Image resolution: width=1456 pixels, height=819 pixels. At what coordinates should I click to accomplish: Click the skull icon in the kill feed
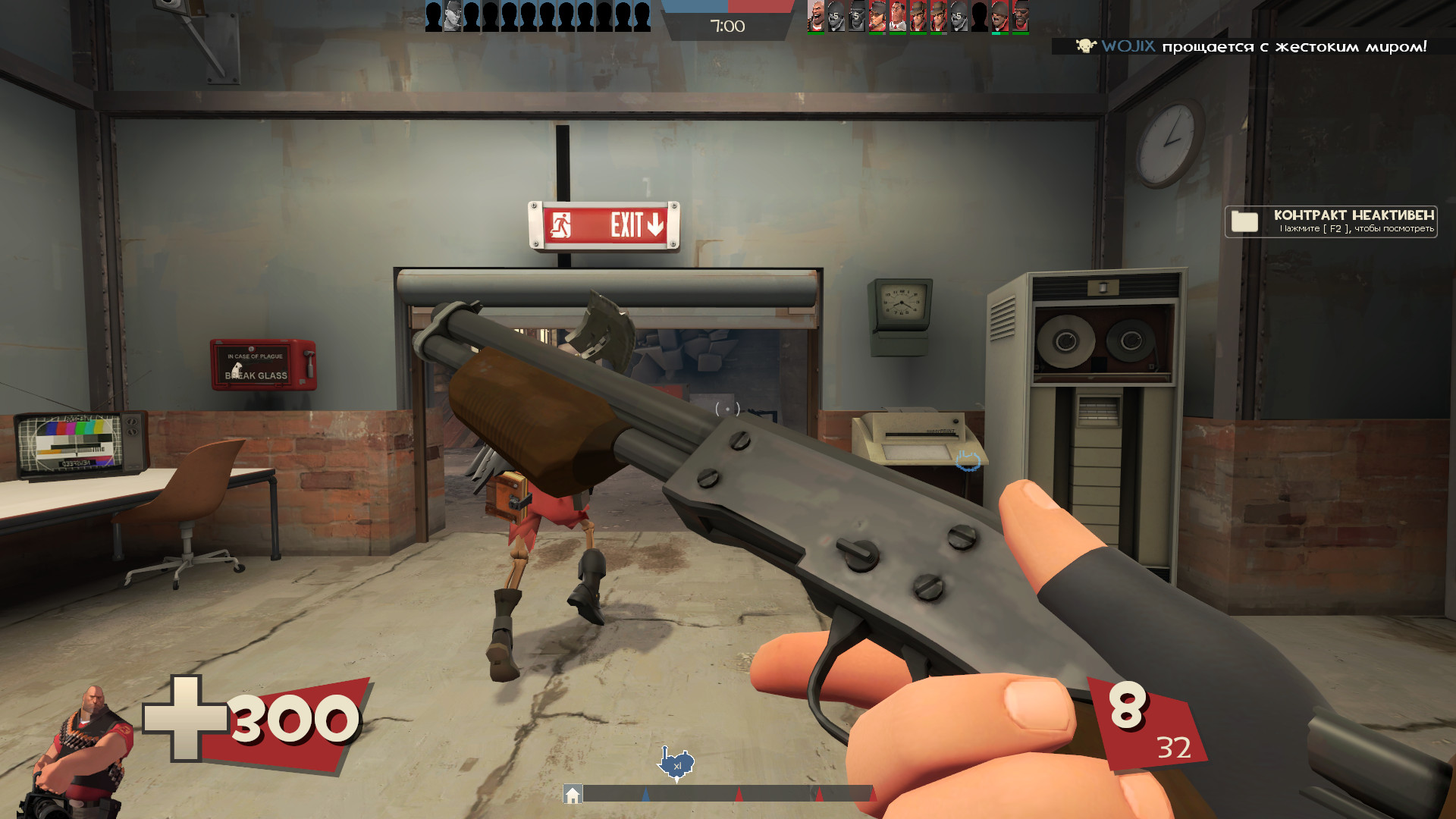click(1086, 47)
